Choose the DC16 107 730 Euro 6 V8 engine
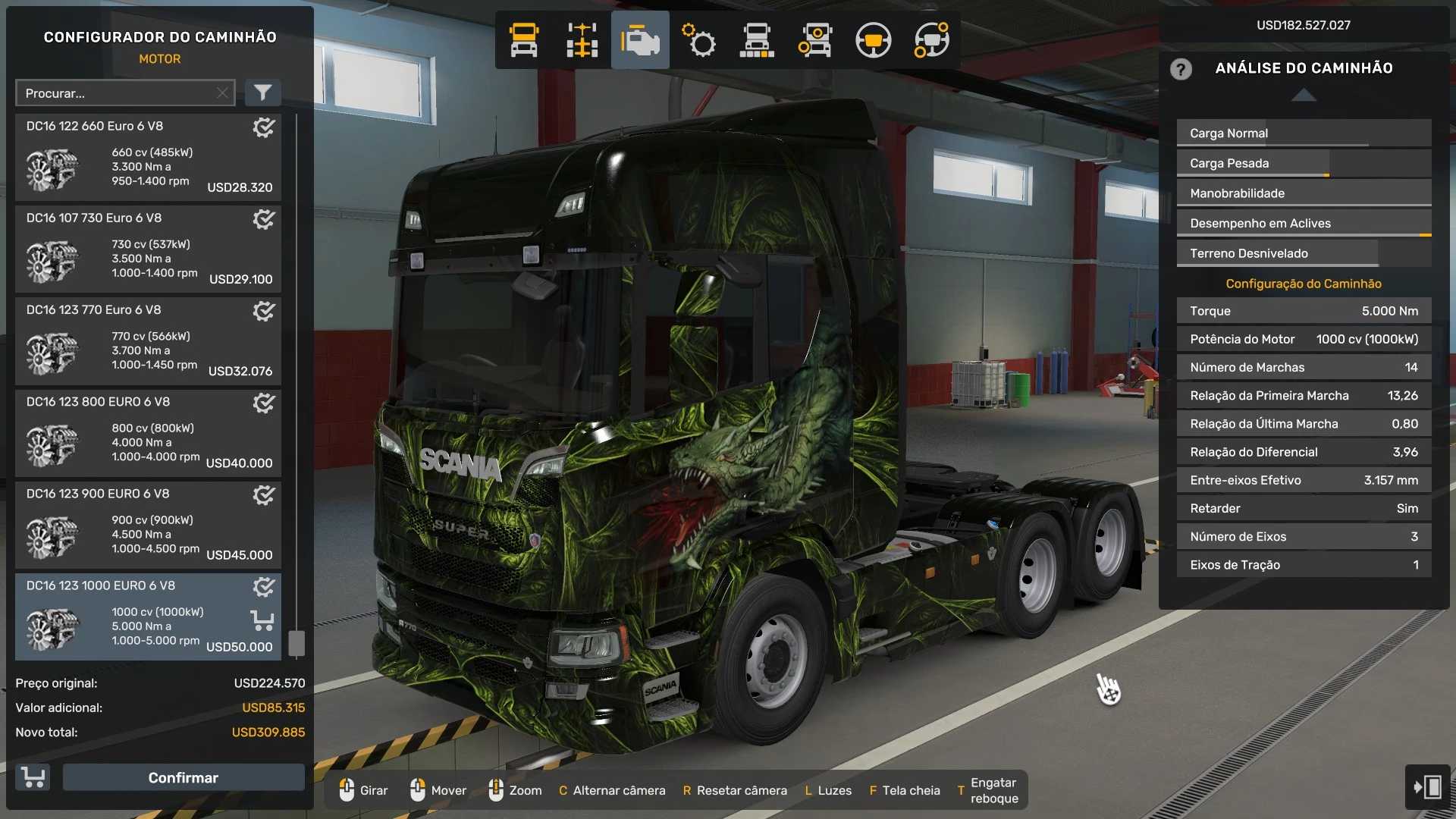Screen dimensions: 1456x819 (x=148, y=249)
